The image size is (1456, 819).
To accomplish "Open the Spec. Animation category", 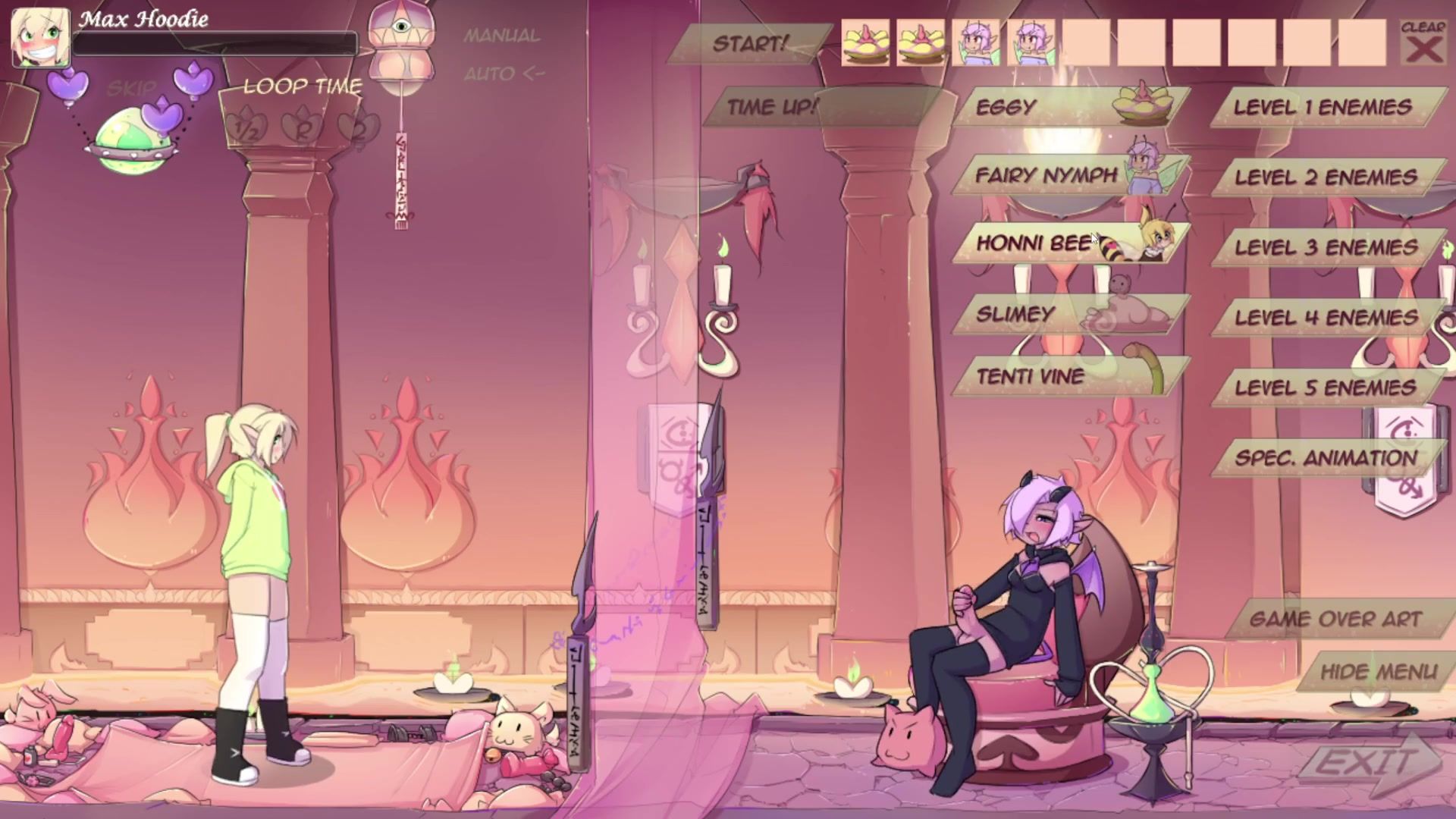I will 1326,458.
